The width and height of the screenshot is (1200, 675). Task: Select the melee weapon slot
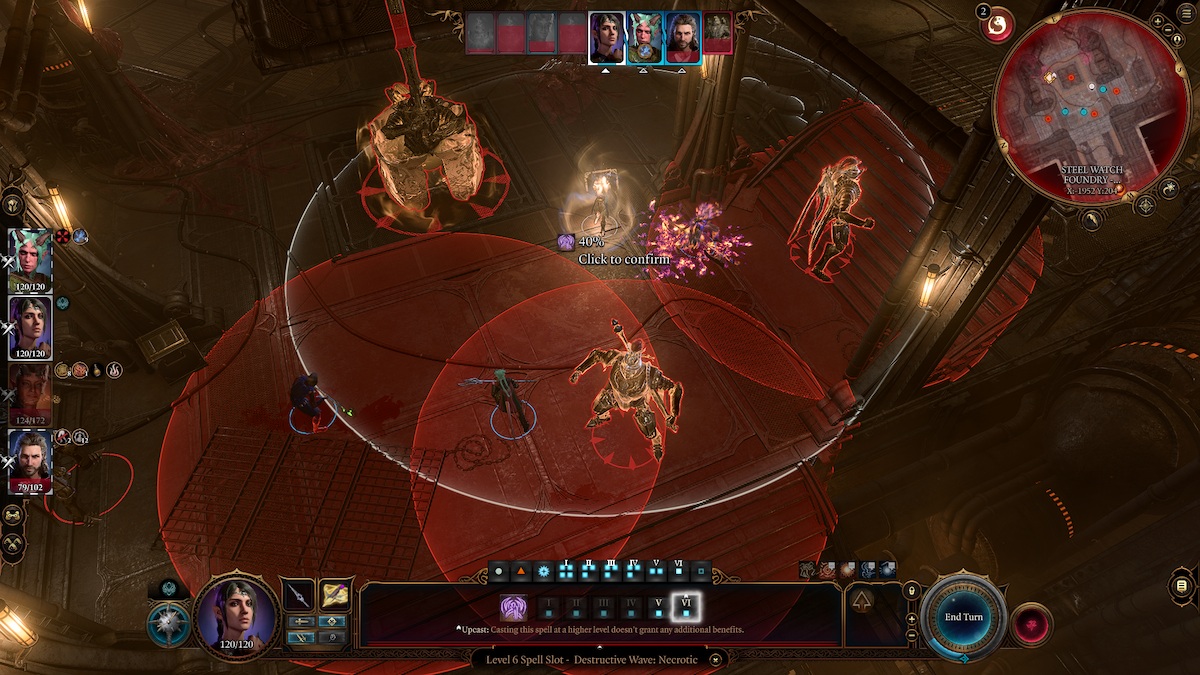(298, 595)
